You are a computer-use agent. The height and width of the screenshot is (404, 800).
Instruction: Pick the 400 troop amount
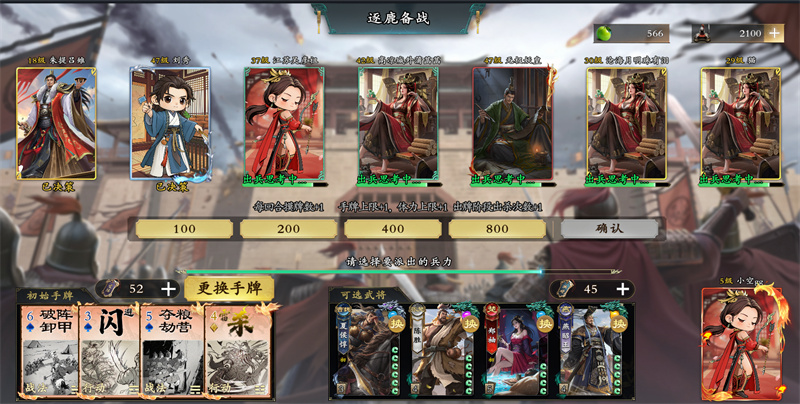(x=394, y=229)
